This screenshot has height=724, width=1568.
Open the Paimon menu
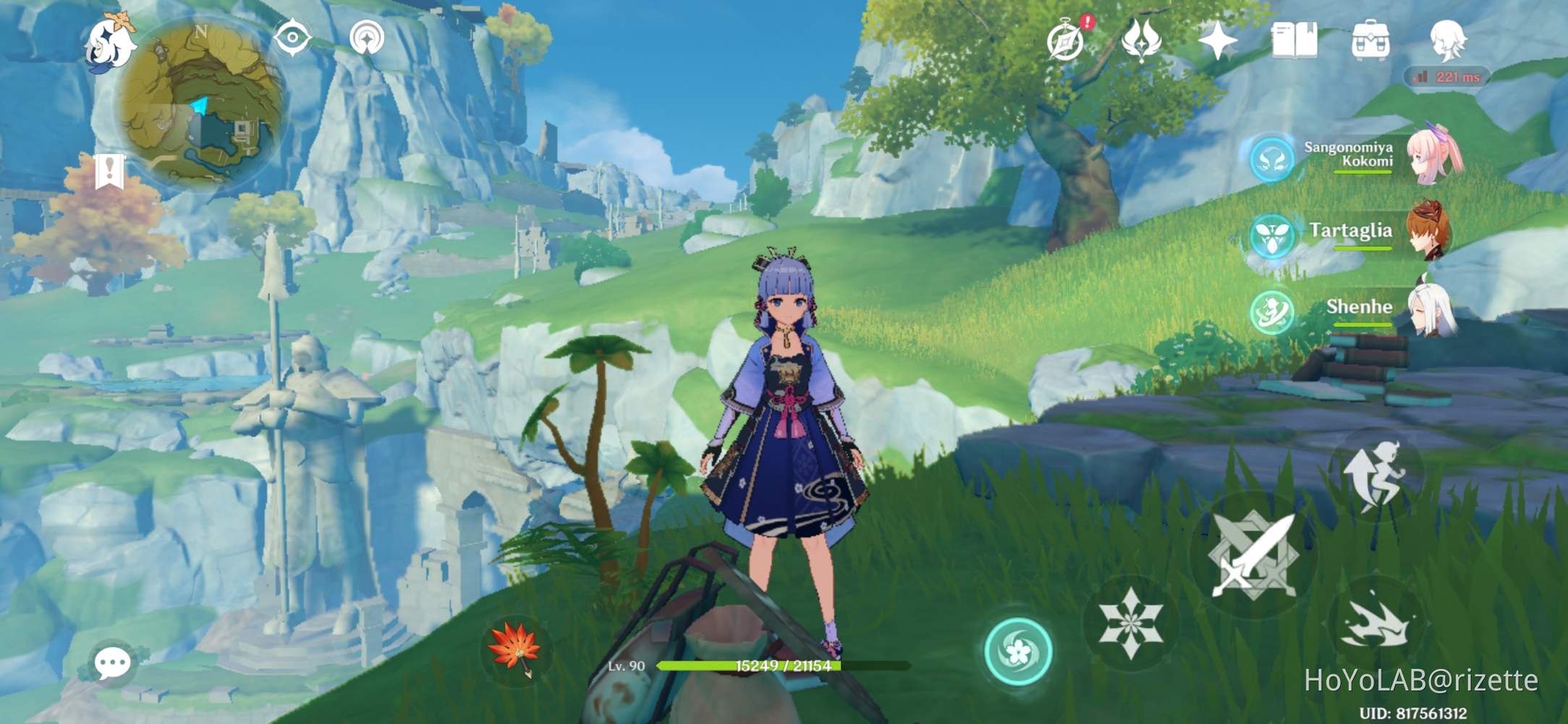pos(112,43)
